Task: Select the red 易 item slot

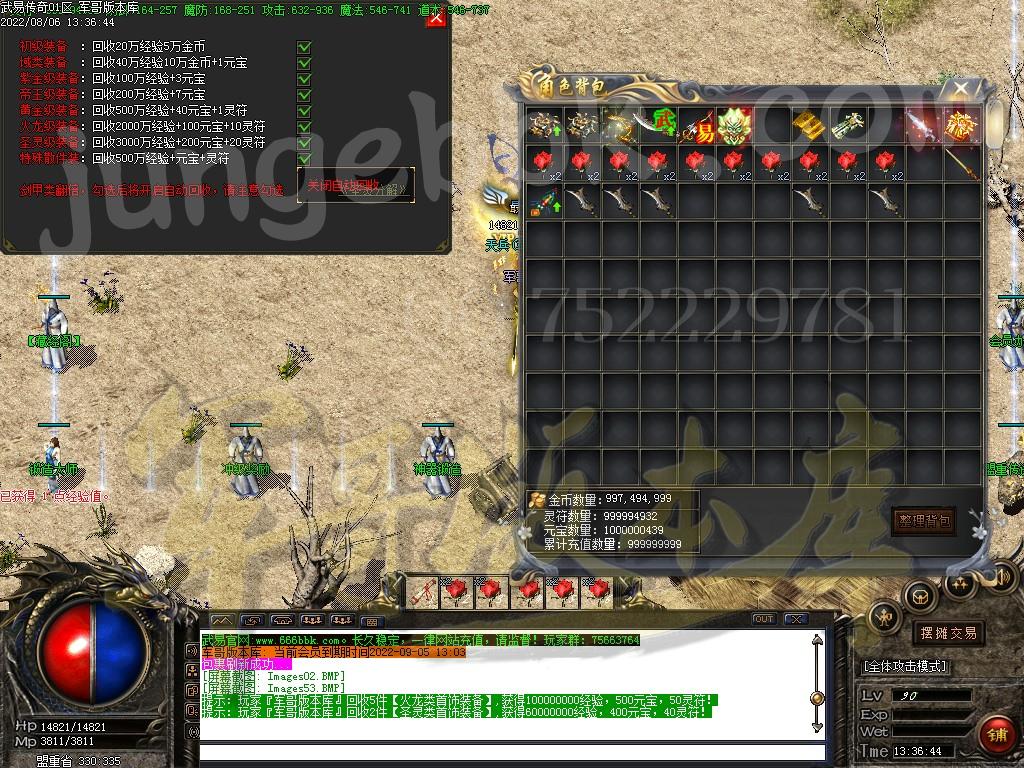Action: tap(697, 125)
